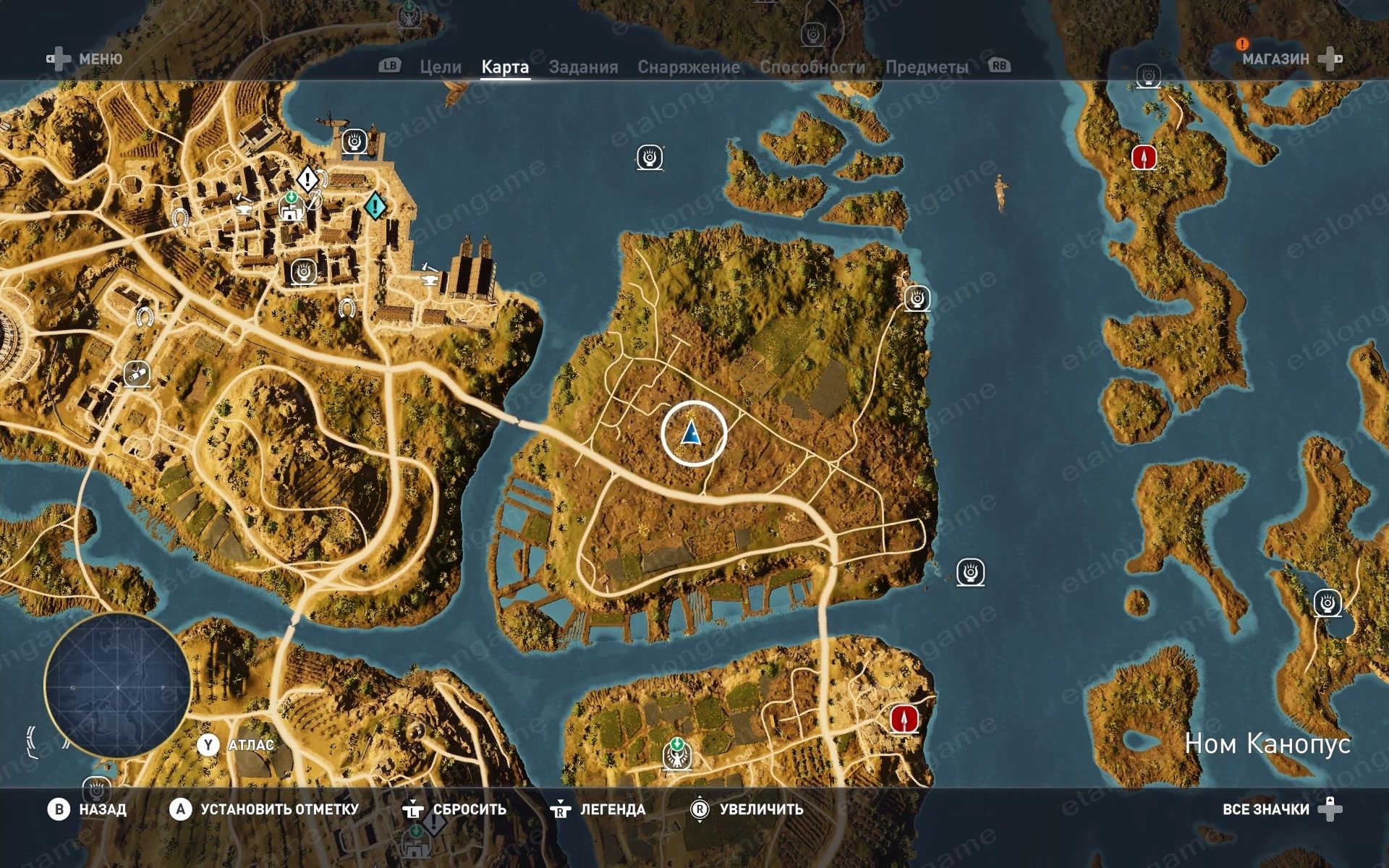Screen dimensions: 1389x868
Task: Select the teal diamond quest marker
Action: click(375, 206)
